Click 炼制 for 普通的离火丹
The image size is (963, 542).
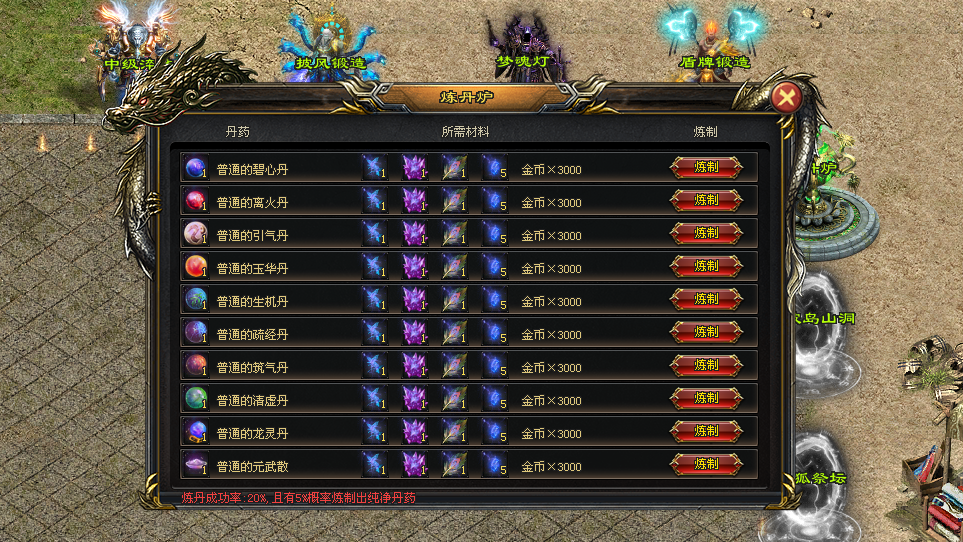point(706,201)
